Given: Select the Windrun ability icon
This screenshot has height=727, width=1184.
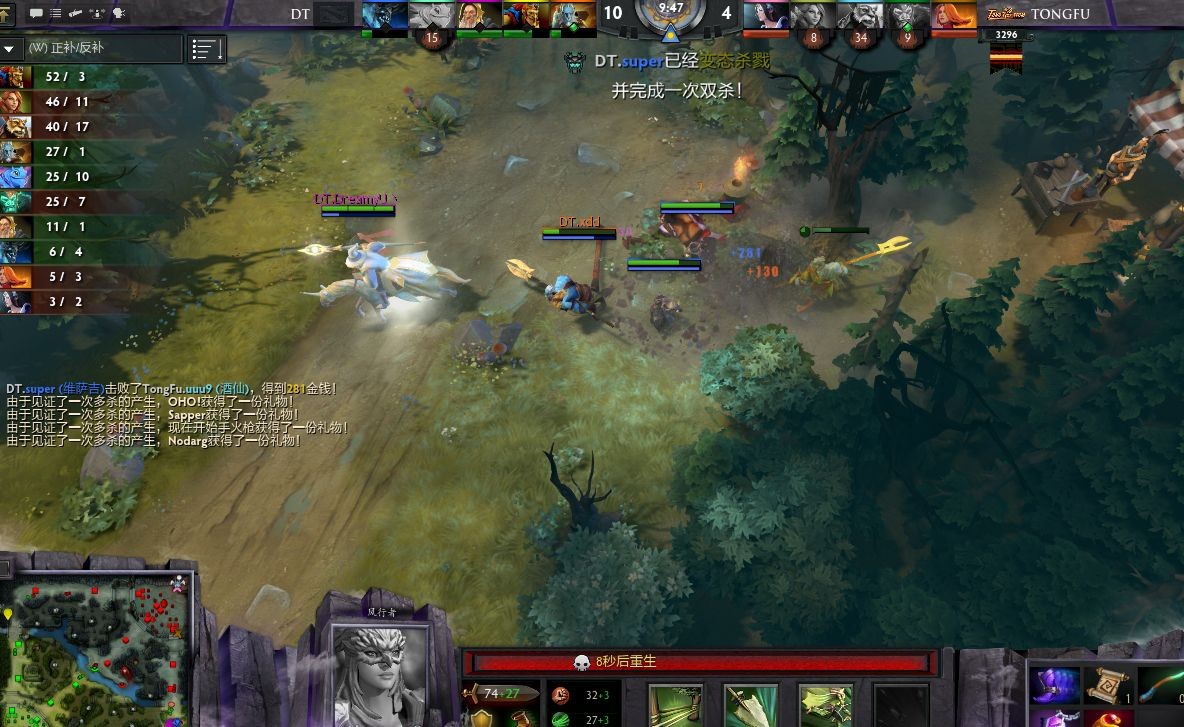Looking at the screenshot, I should pos(825,705).
